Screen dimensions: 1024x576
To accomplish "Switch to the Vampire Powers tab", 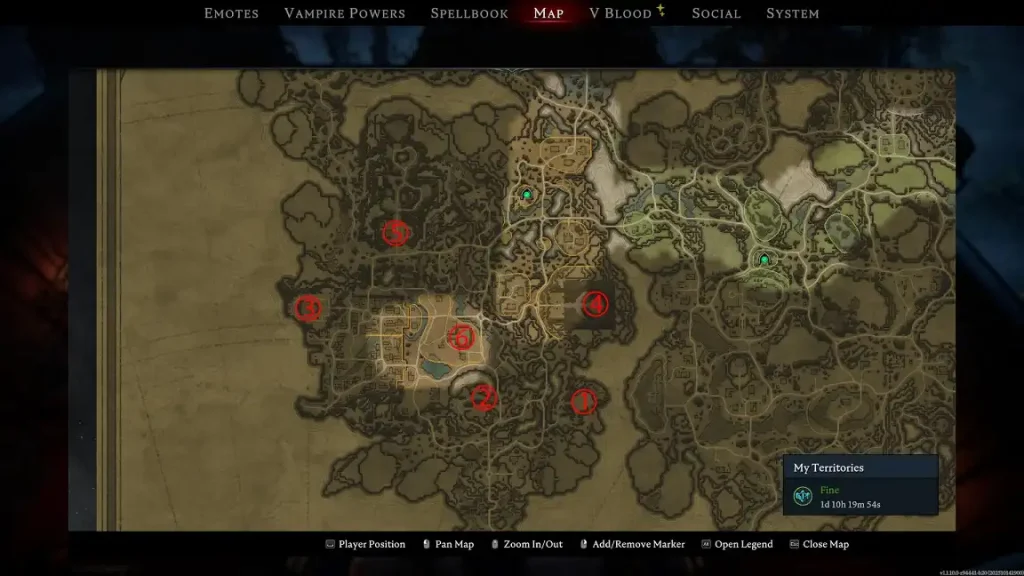I will tap(344, 13).
